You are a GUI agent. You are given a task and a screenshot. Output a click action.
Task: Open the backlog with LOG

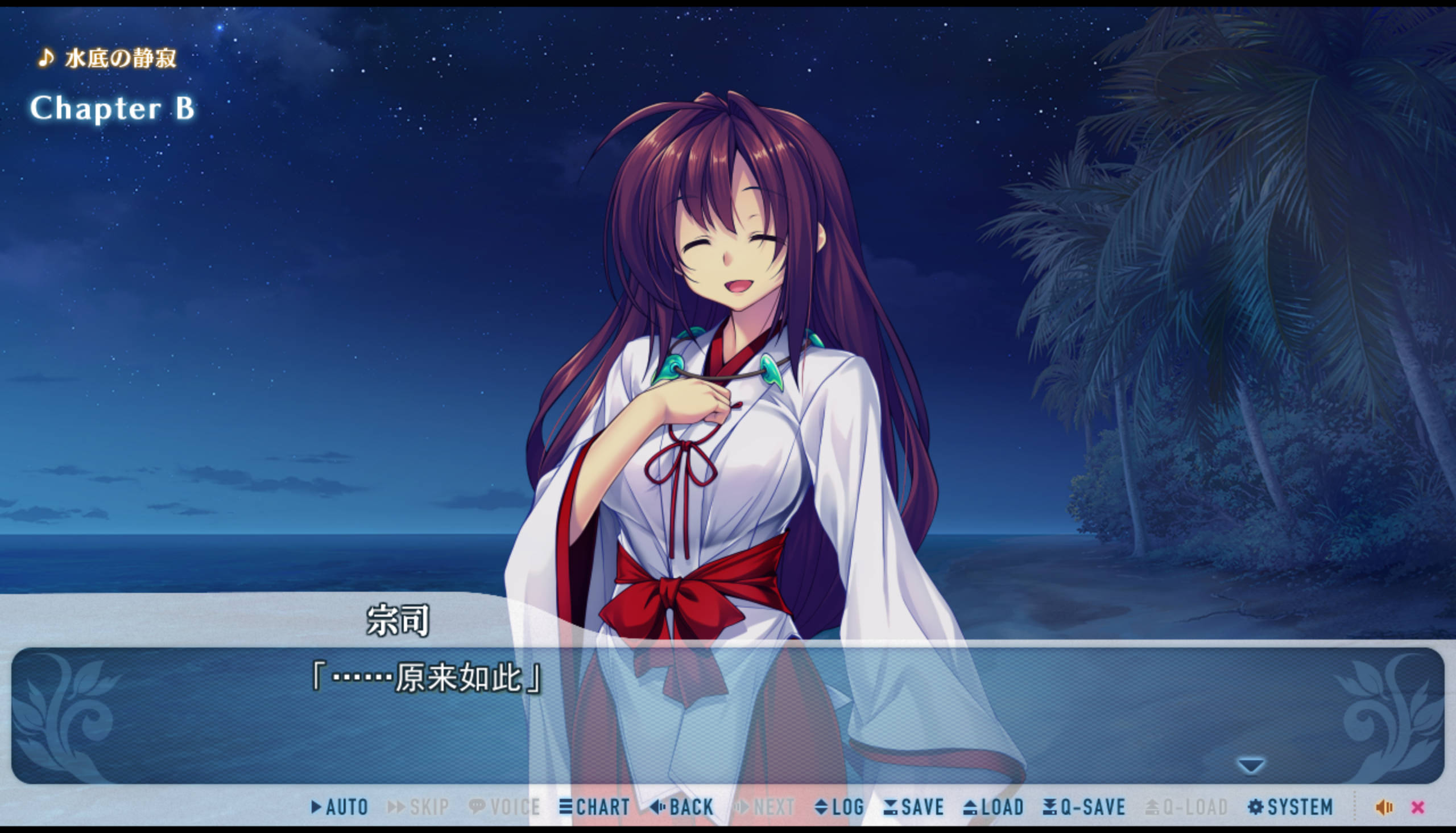(x=839, y=807)
